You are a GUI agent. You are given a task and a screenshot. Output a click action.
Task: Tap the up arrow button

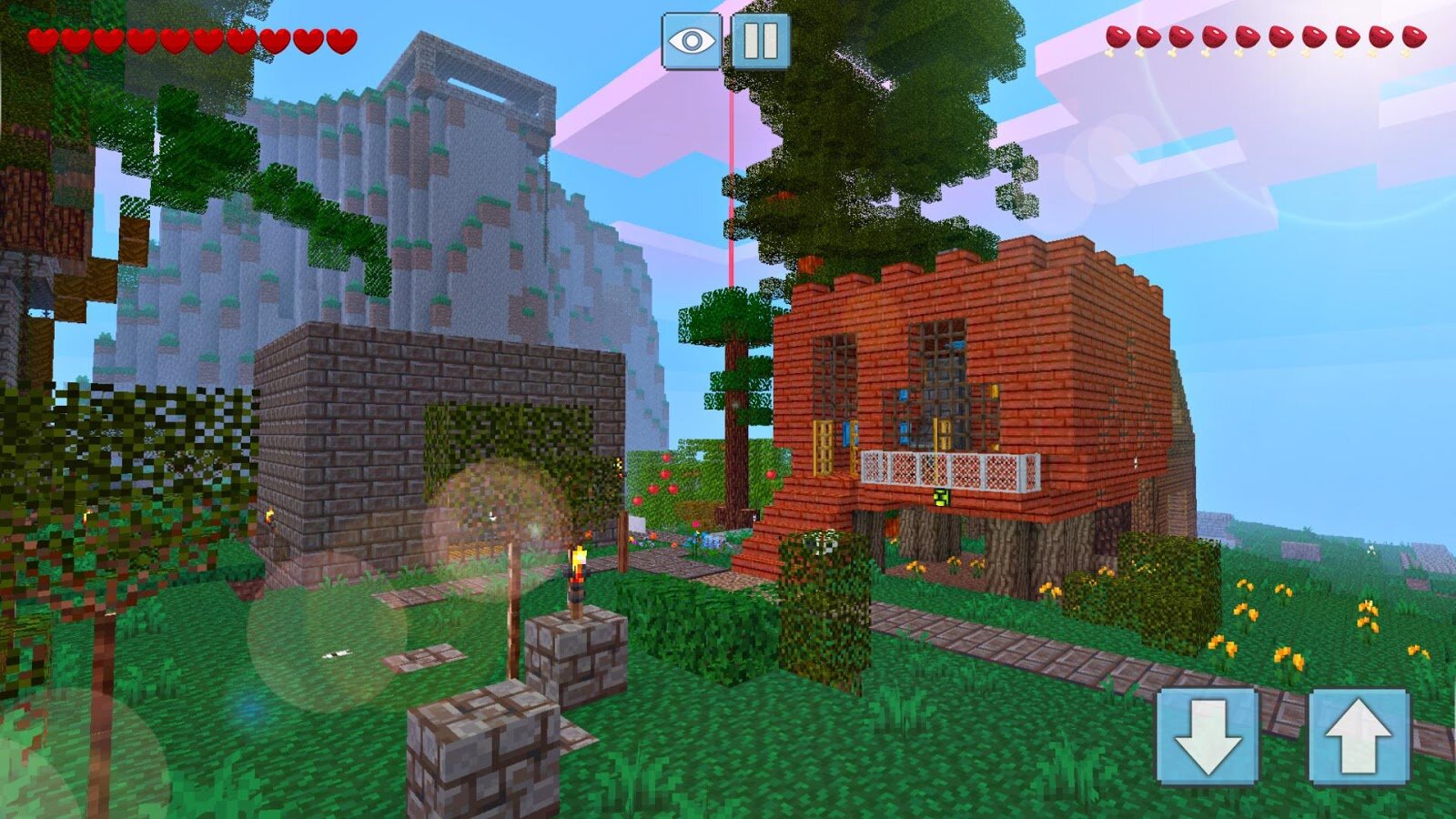(x=1359, y=735)
